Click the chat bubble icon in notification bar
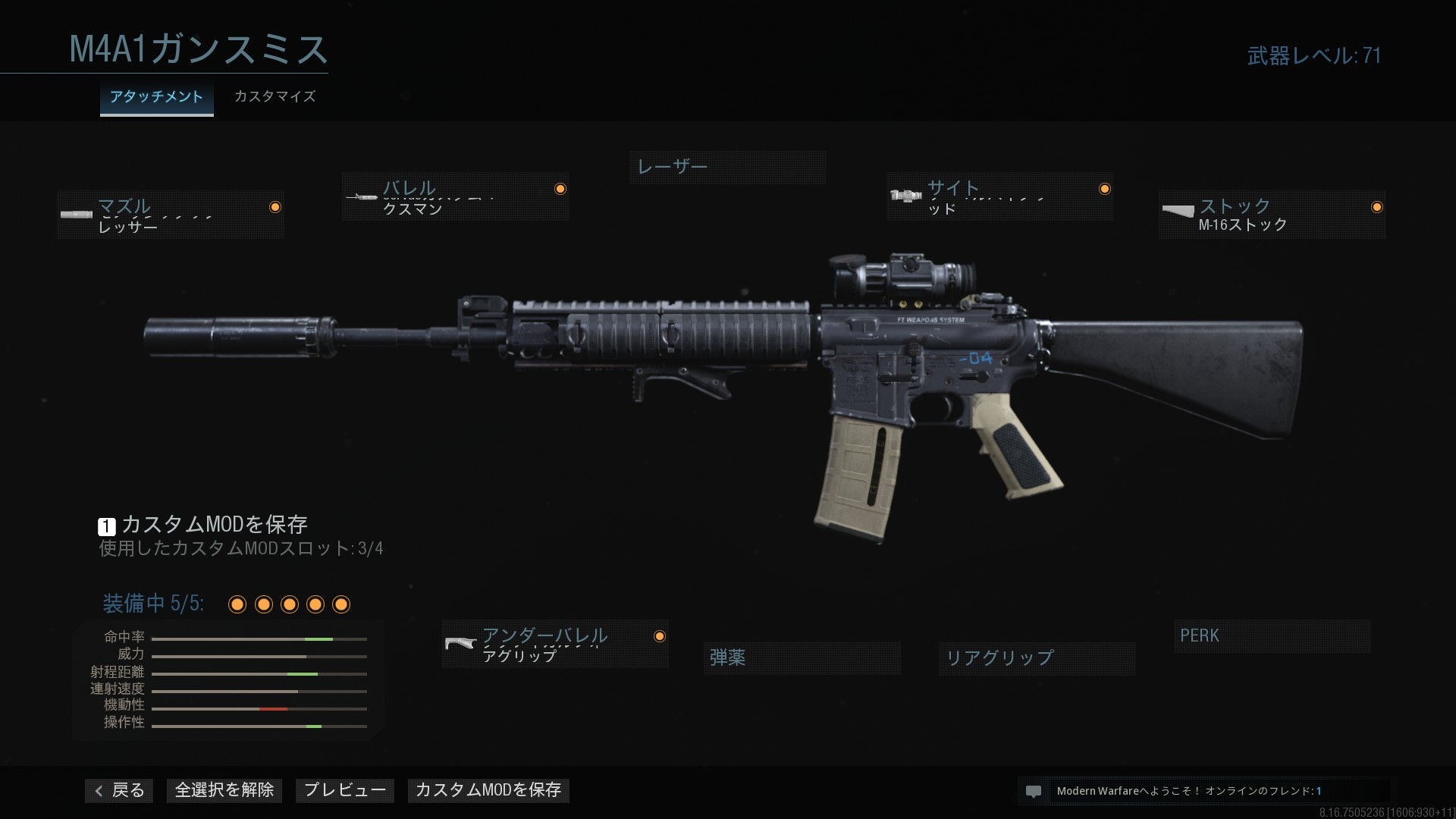The image size is (1456, 819). 1034,791
